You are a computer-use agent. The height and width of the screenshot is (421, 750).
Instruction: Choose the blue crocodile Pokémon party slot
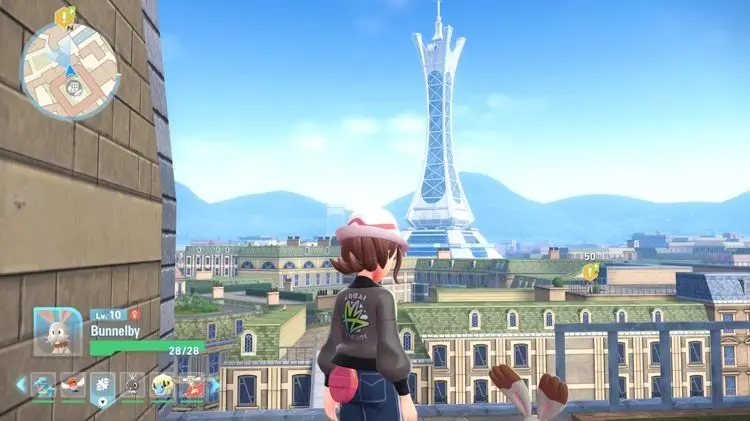(43, 386)
